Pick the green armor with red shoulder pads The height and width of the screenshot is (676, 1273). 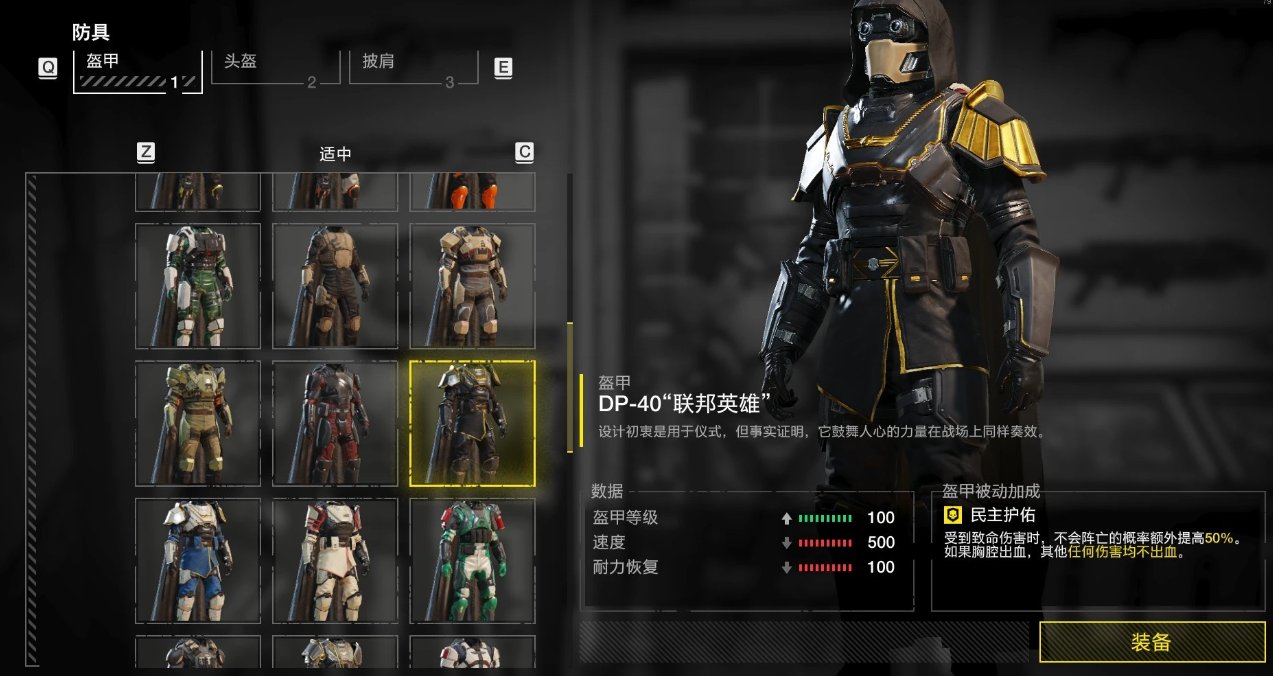click(x=472, y=560)
